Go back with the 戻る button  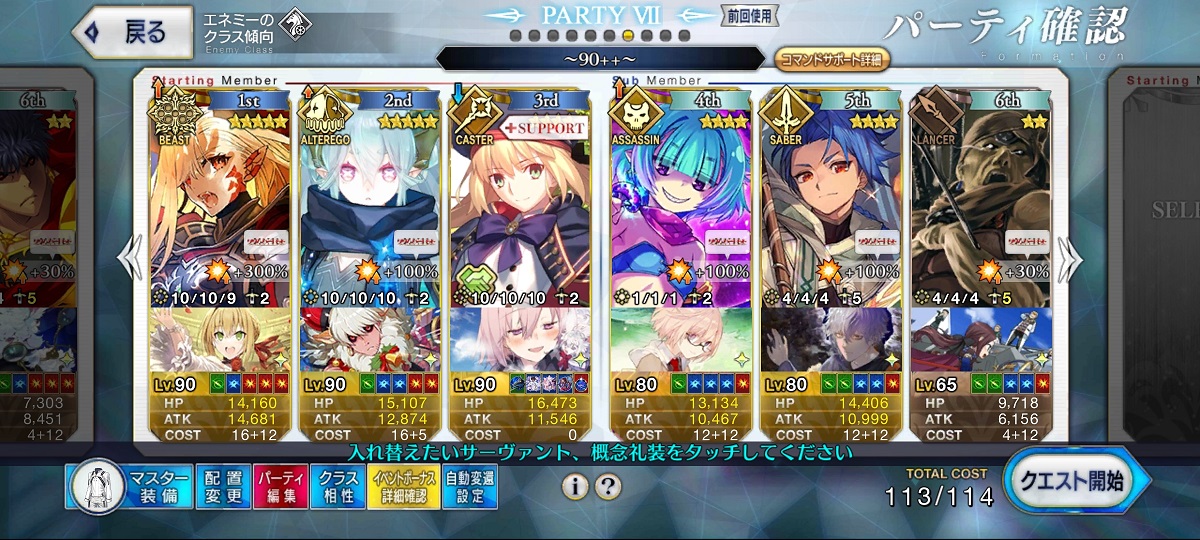tap(132, 32)
